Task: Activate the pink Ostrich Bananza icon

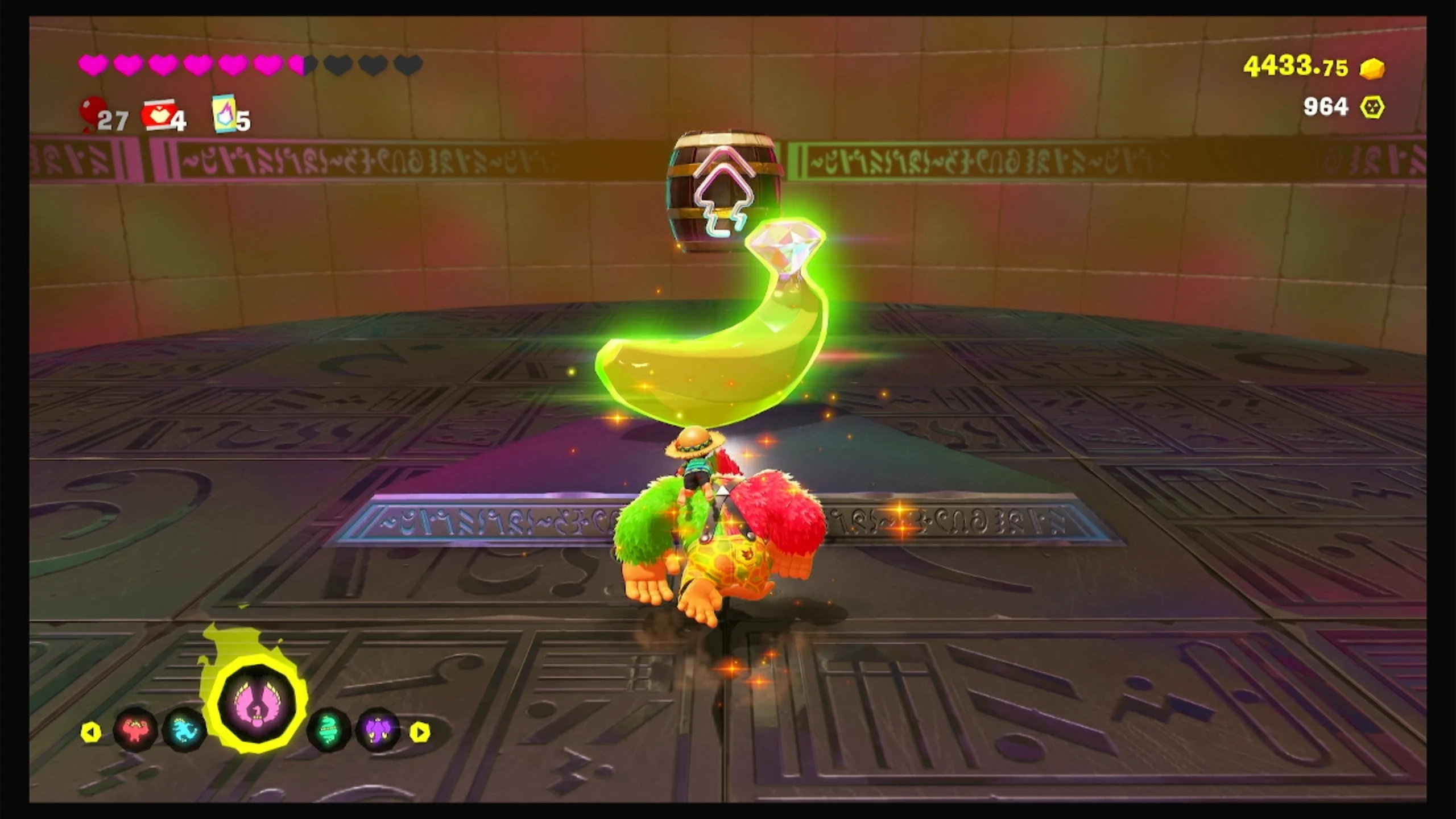Action: coord(258,706)
